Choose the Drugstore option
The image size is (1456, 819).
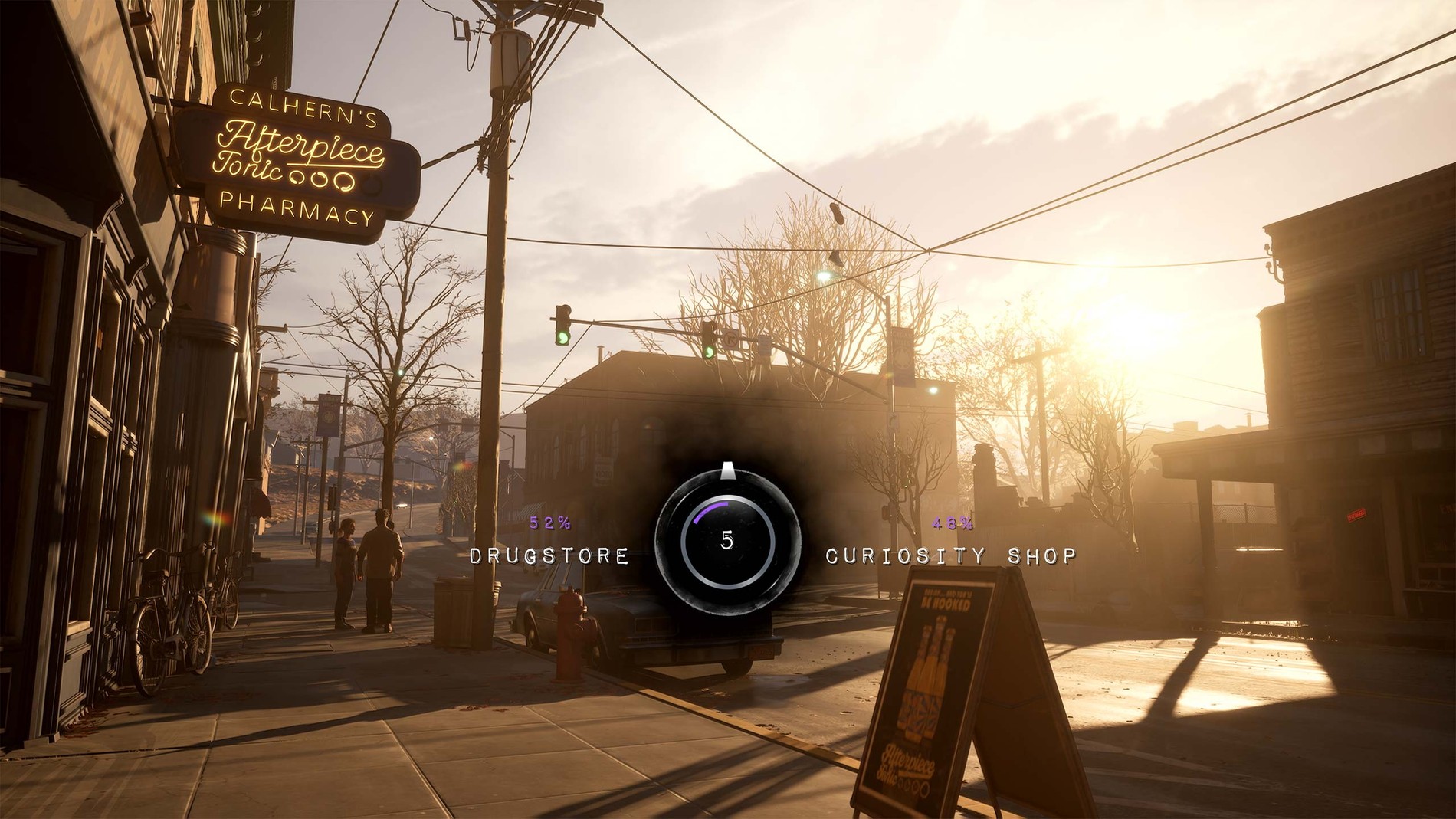click(549, 555)
